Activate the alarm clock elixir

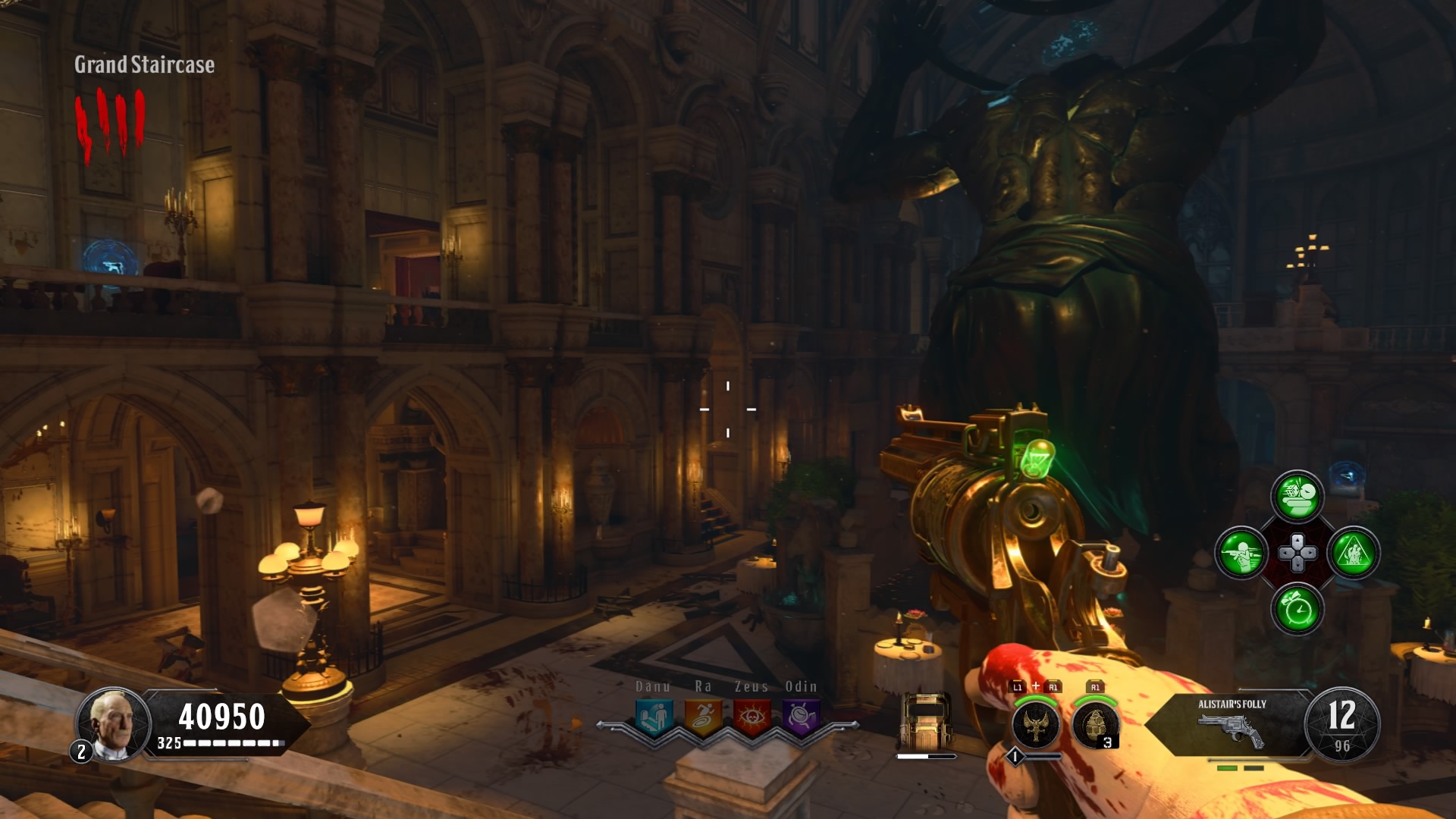1298,609
